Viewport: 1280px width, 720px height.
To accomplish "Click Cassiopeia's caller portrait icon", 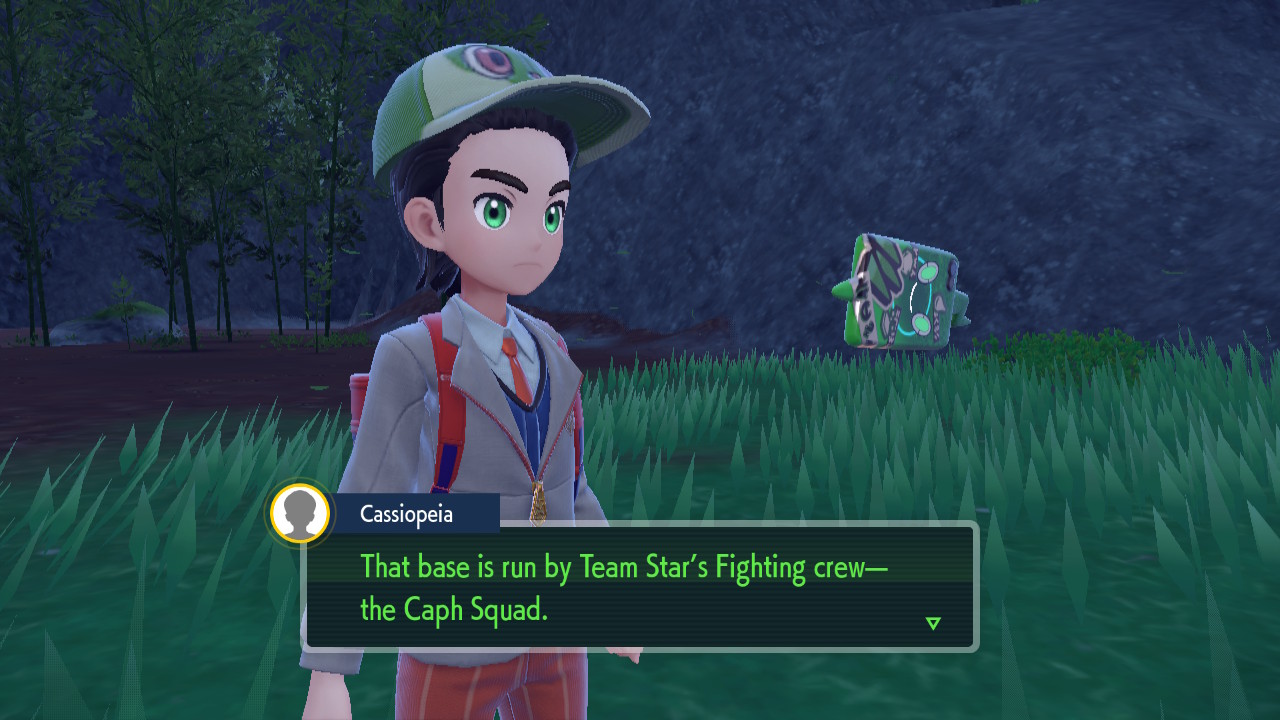I will coord(300,514).
